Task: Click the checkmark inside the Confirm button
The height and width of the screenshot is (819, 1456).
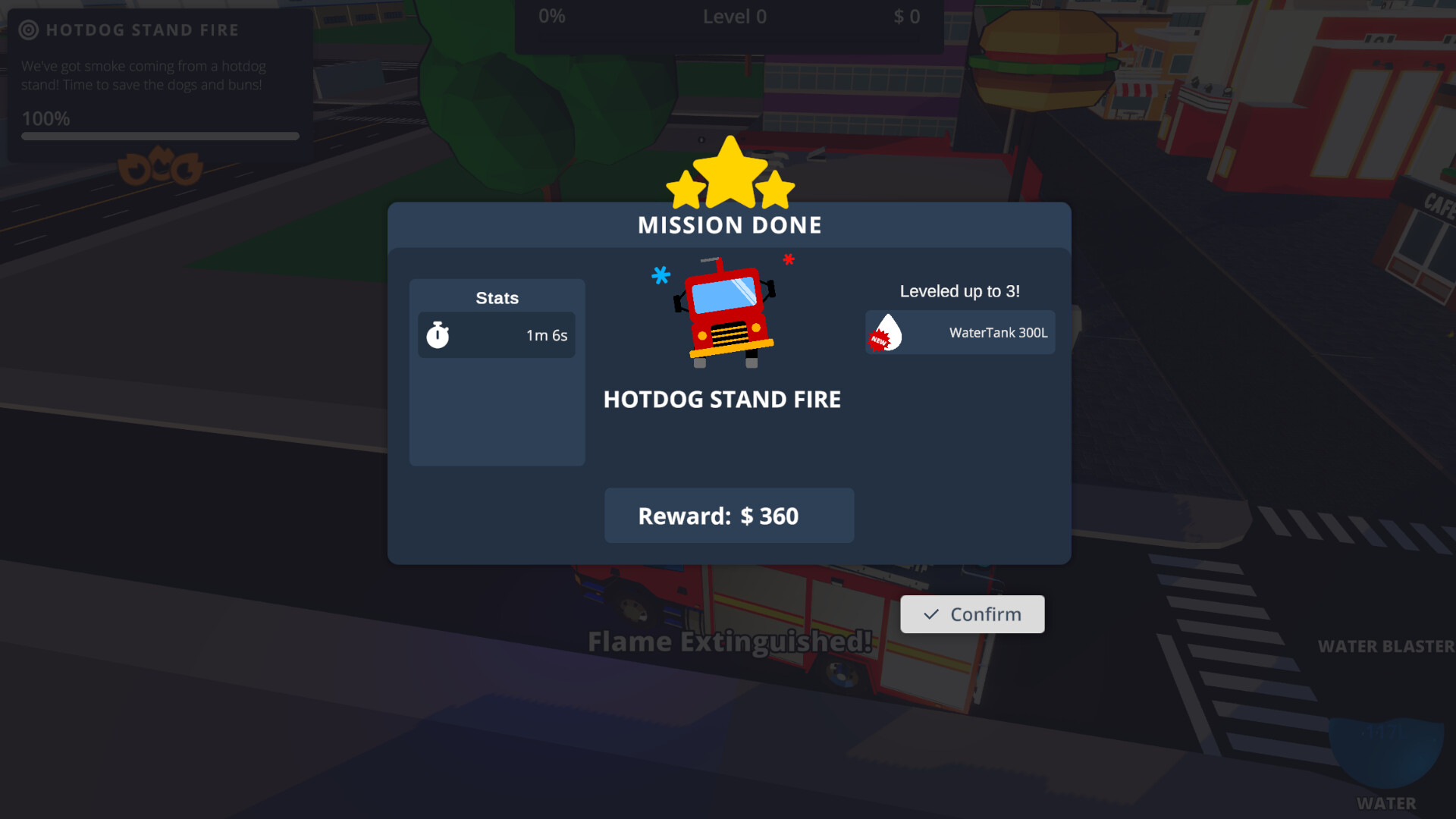Action: pyautogui.click(x=930, y=614)
